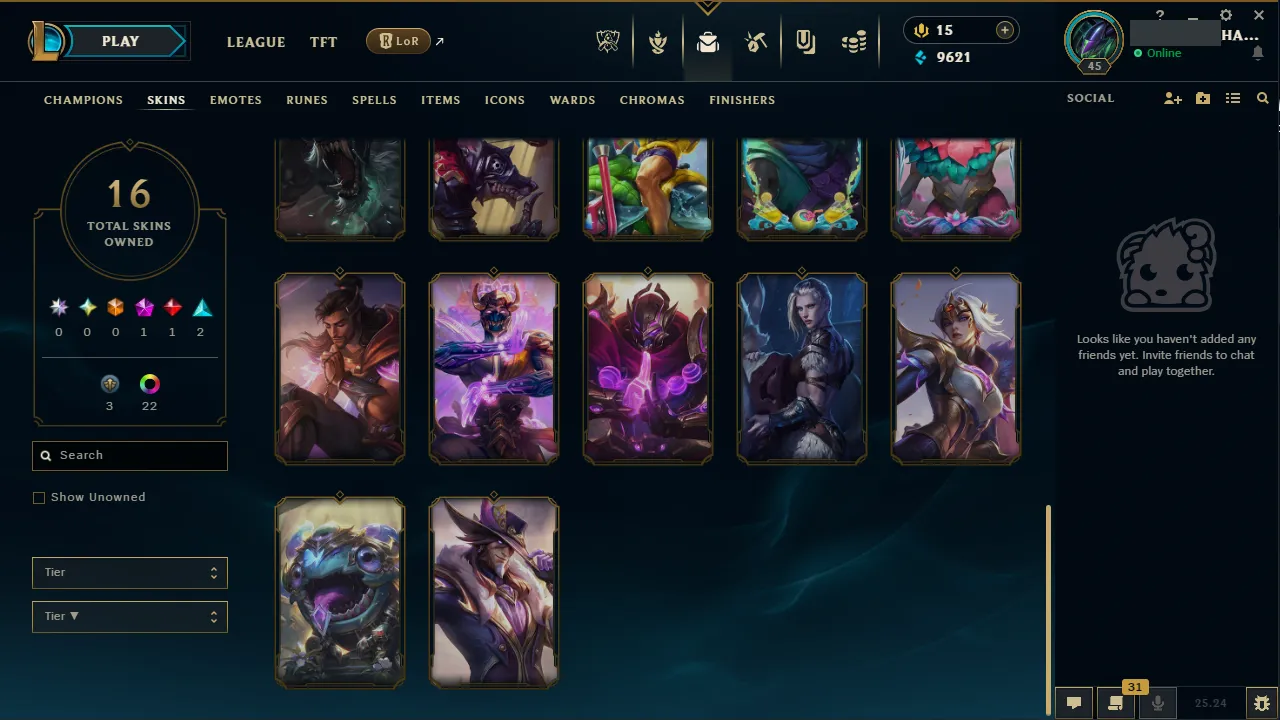Open the descending Tier sort dropdown
This screenshot has width=1280, height=720.
point(129,616)
